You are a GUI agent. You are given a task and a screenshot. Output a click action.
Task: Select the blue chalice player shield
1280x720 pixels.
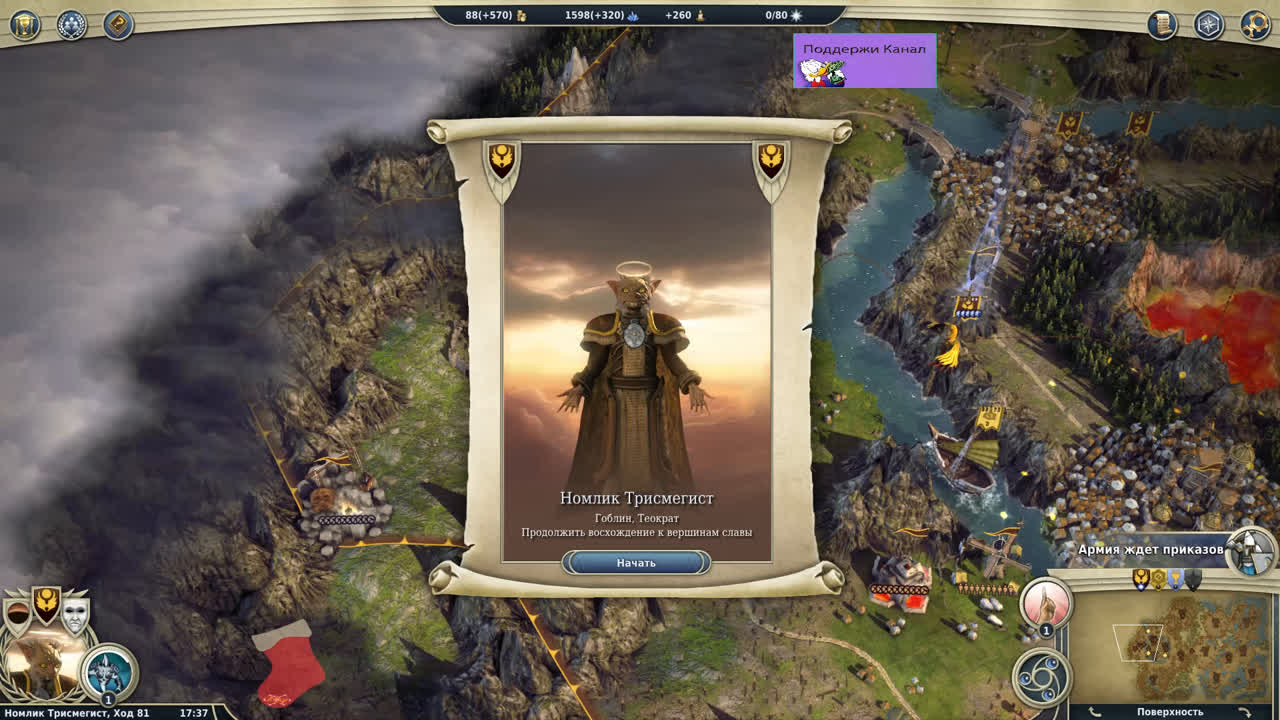1176,579
